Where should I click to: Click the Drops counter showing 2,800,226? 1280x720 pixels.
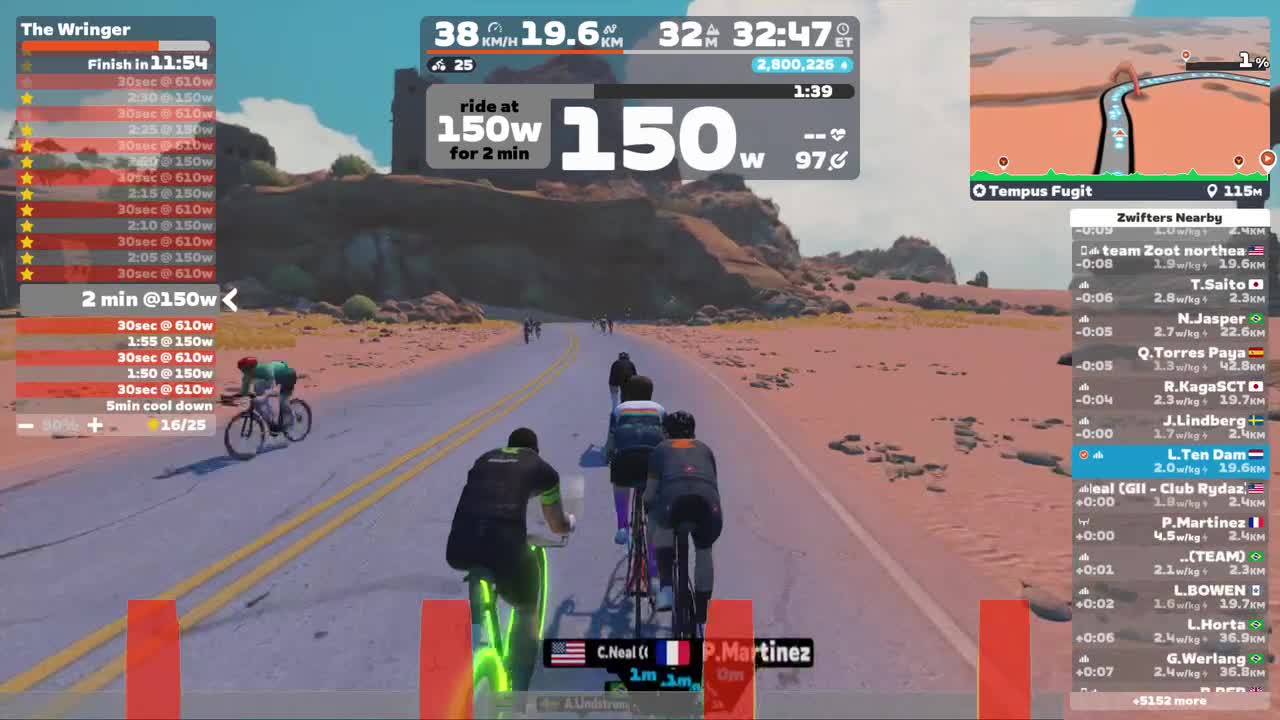pyautogui.click(x=799, y=64)
